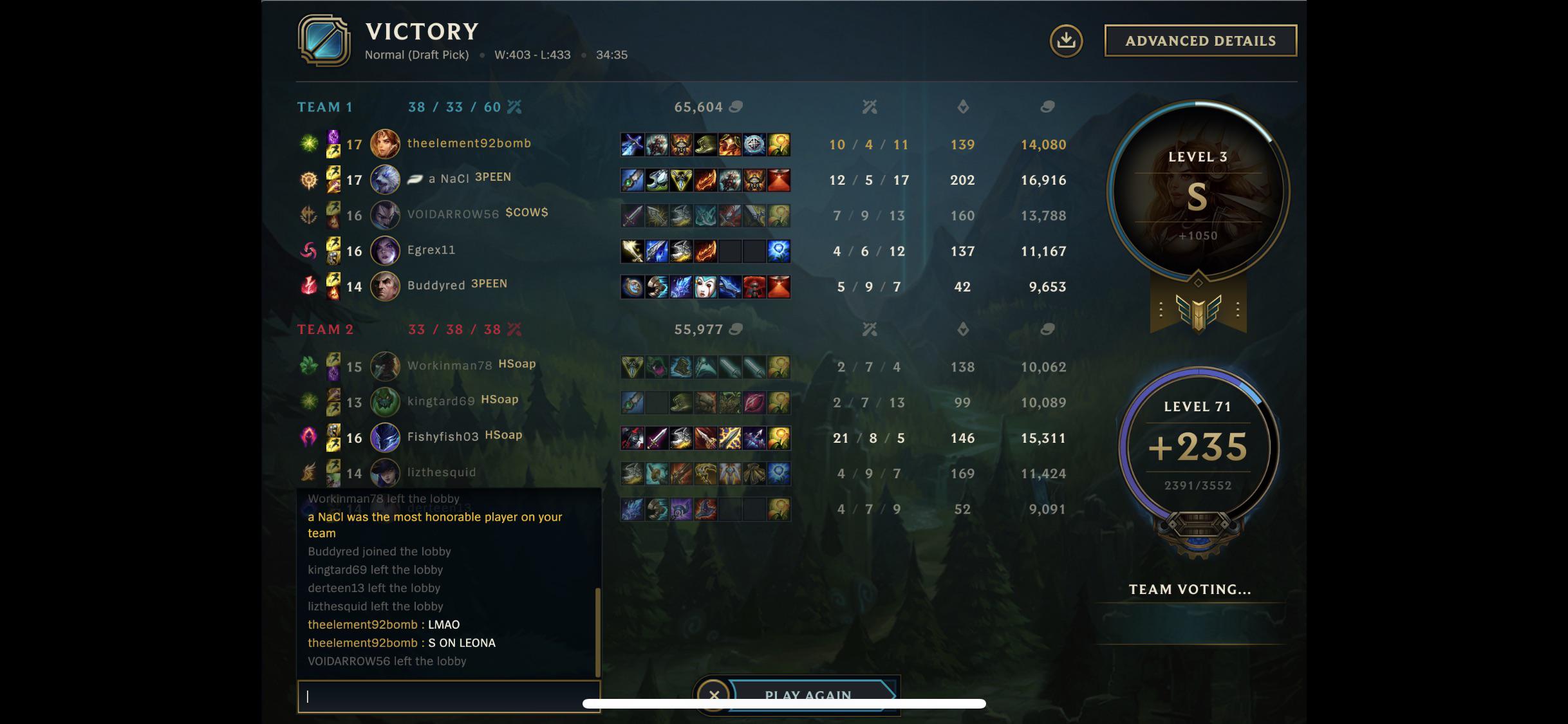Click Fishyfish03's trinket item icon
The image size is (1568, 724).
click(x=779, y=437)
